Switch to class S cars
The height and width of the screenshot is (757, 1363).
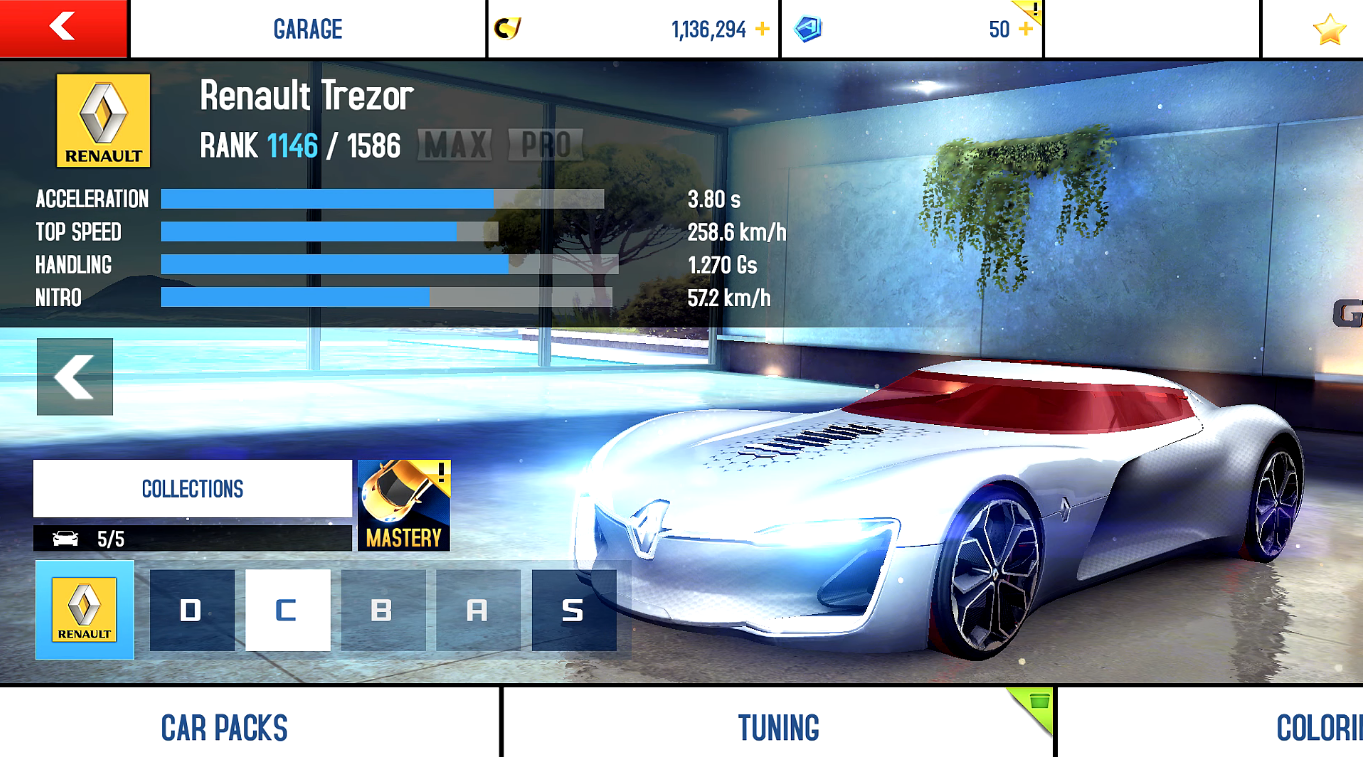click(573, 610)
